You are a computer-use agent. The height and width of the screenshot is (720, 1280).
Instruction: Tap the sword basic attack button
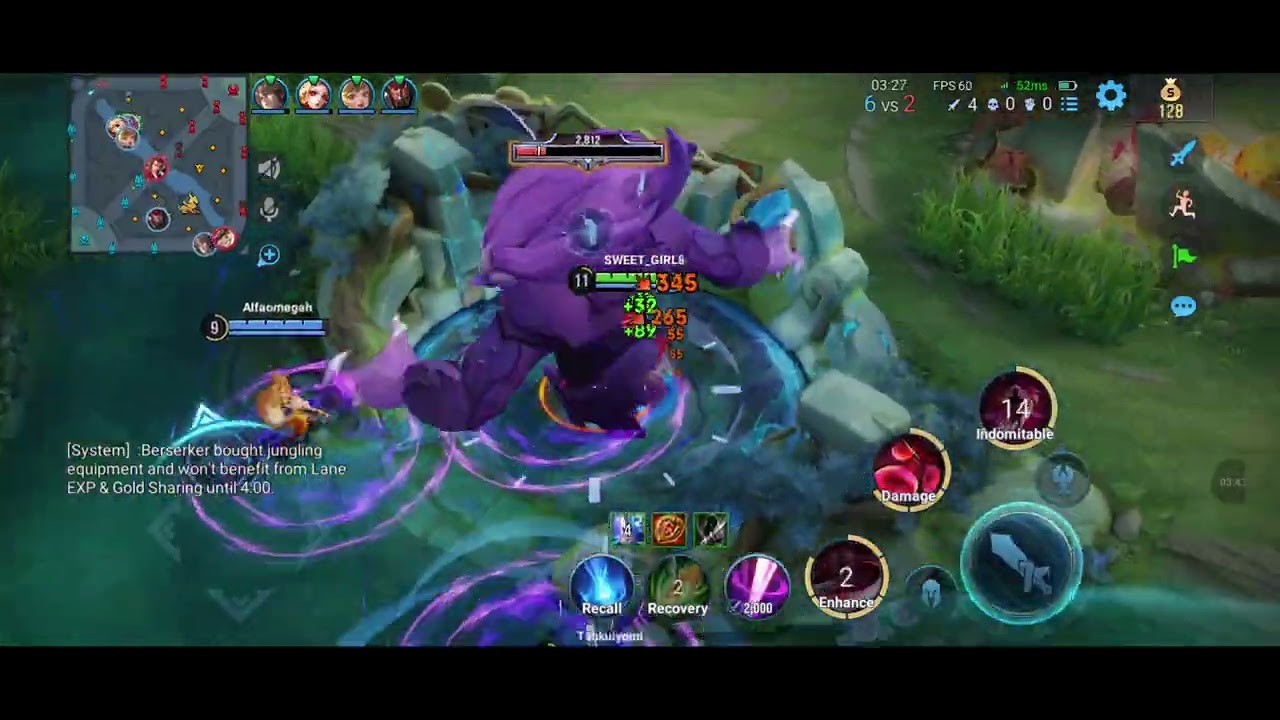[1021, 561]
